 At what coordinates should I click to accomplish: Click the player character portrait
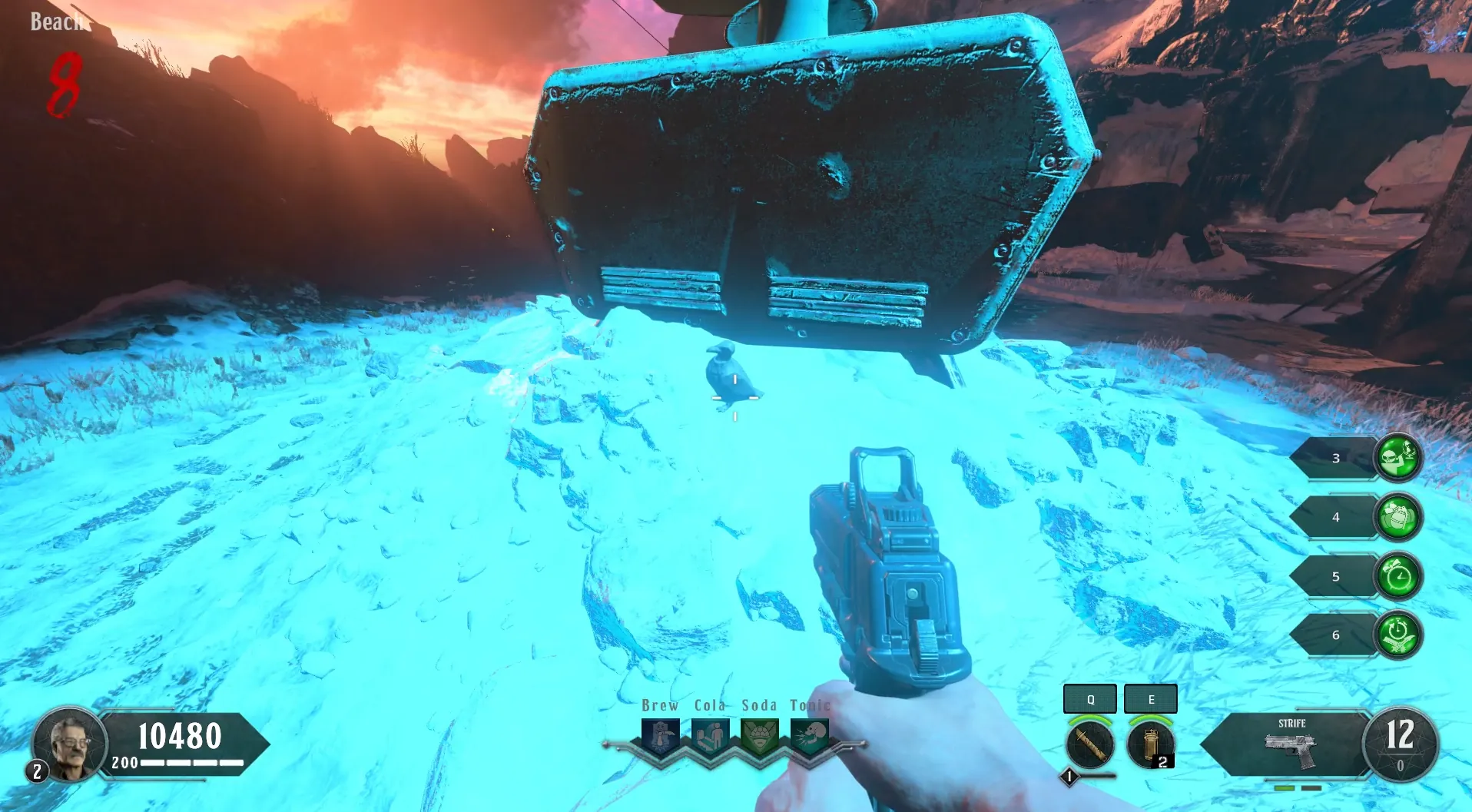point(69,744)
